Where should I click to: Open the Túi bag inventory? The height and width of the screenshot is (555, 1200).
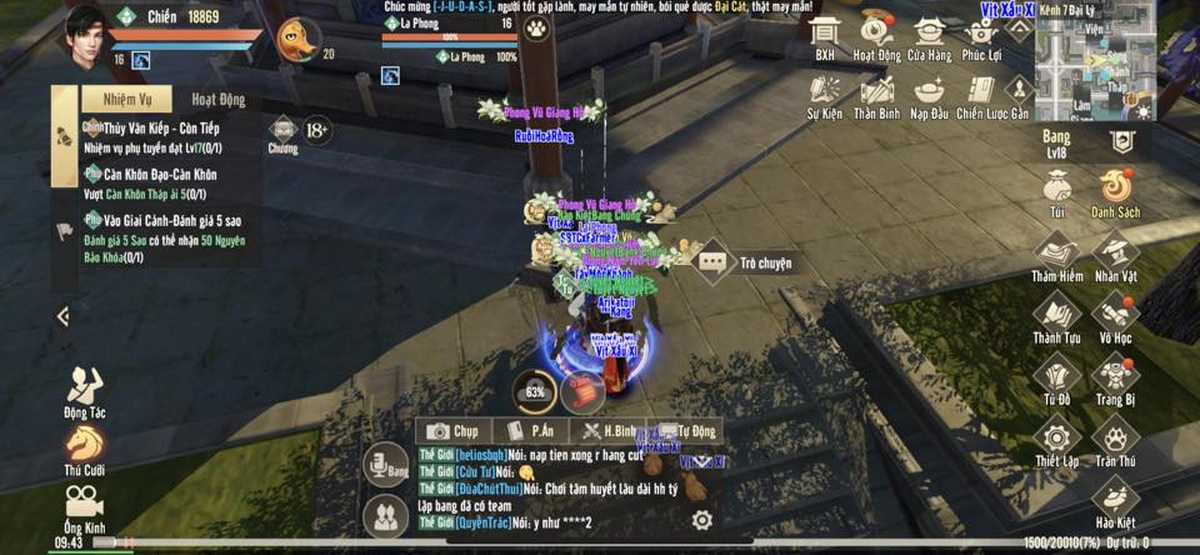pos(1057,191)
